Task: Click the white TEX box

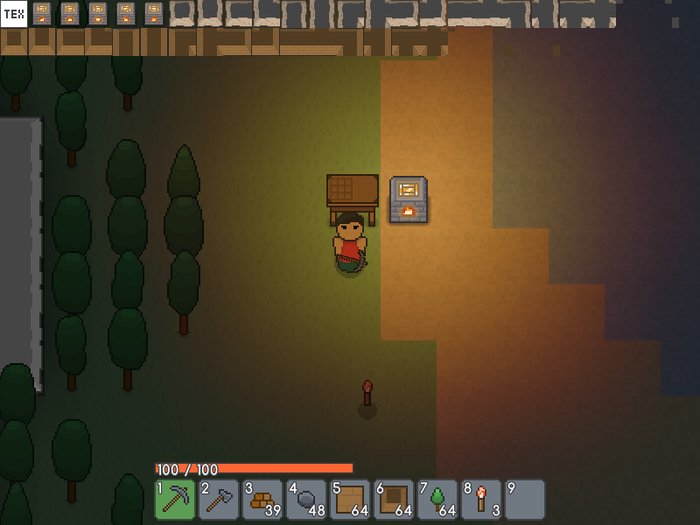Action: tap(13, 14)
